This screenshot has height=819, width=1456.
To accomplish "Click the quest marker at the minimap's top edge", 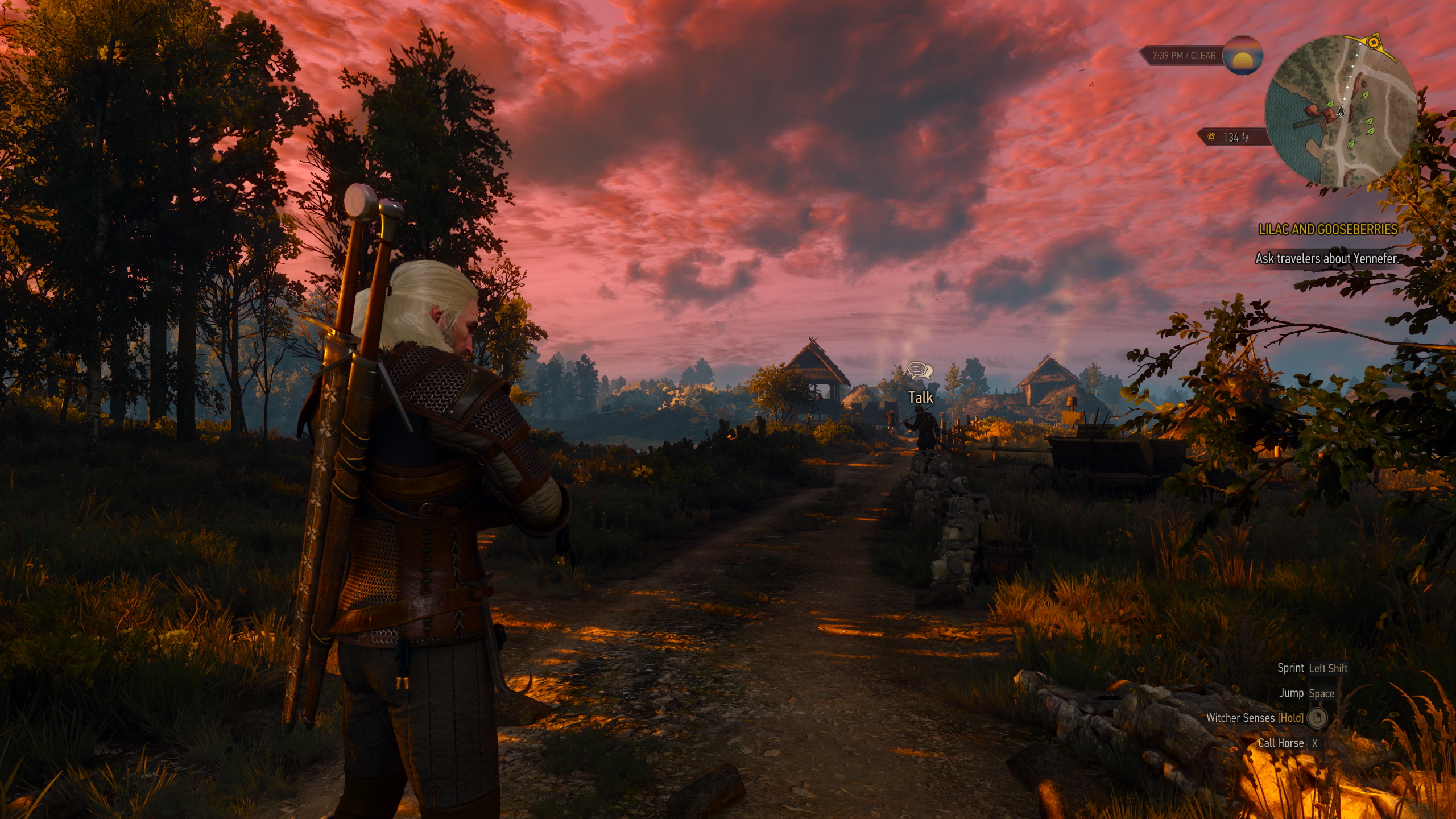I will (1375, 42).
